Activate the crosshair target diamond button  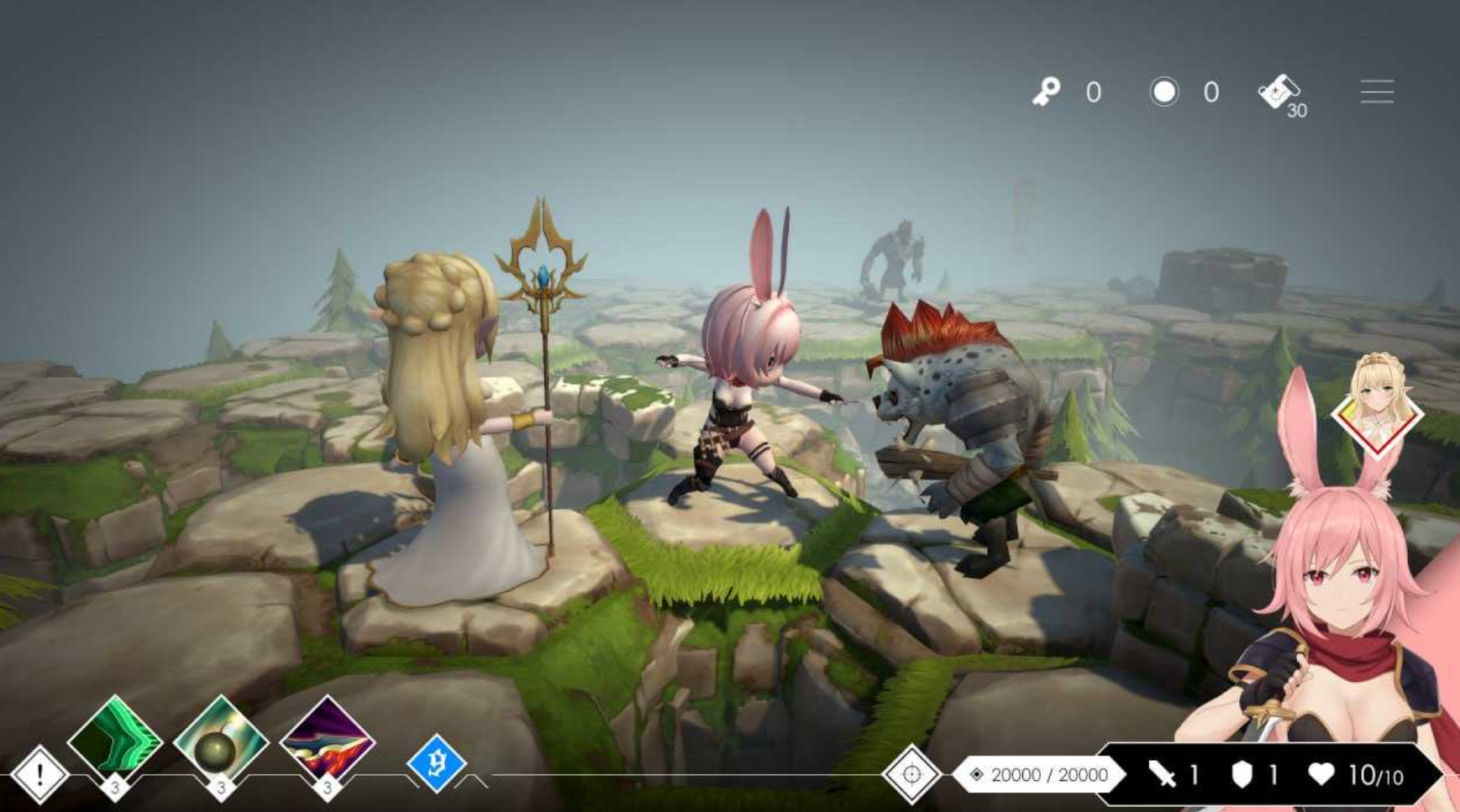point(911,774)
